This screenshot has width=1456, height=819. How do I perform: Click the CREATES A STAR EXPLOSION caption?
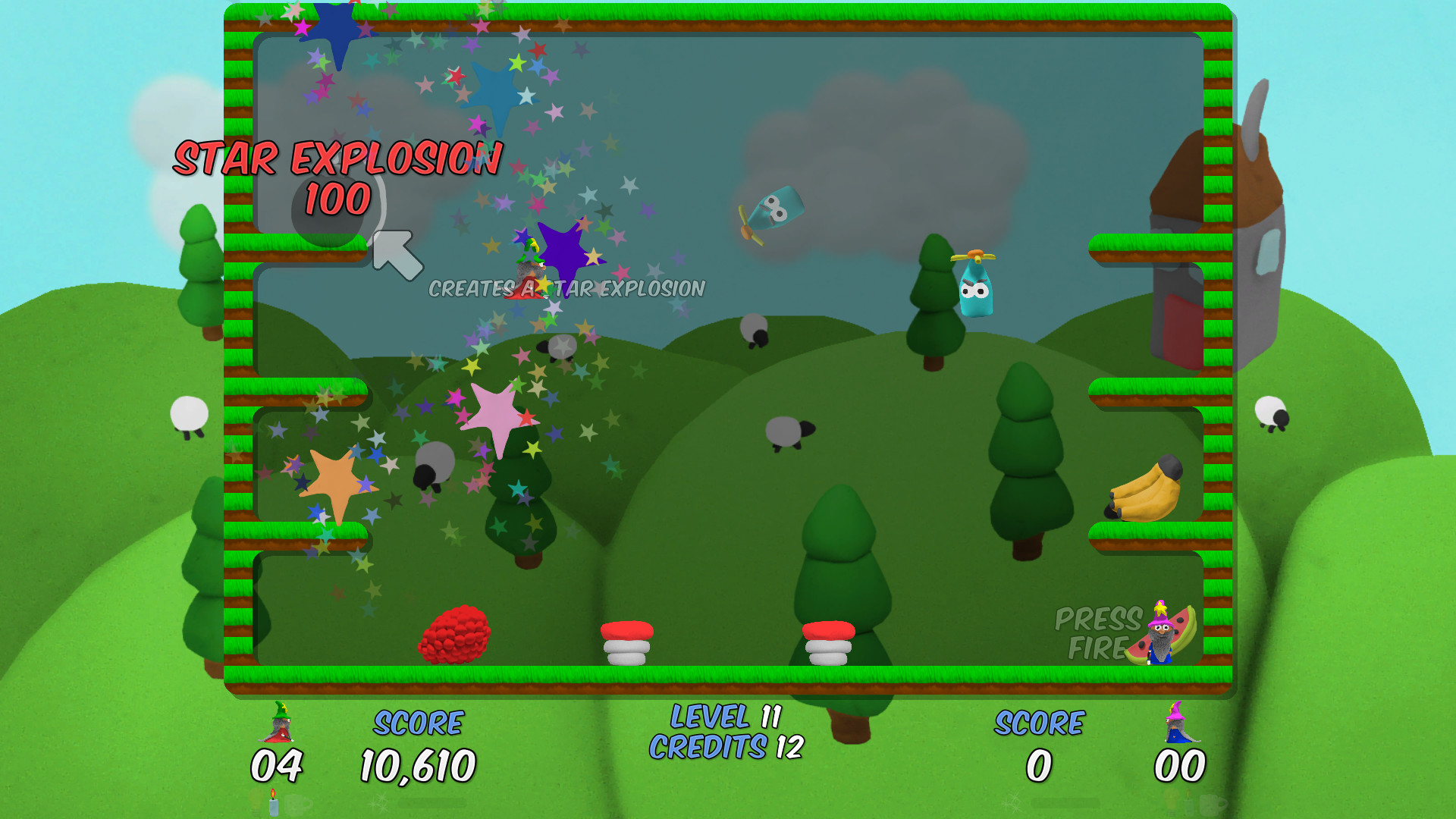click(567, 288)
